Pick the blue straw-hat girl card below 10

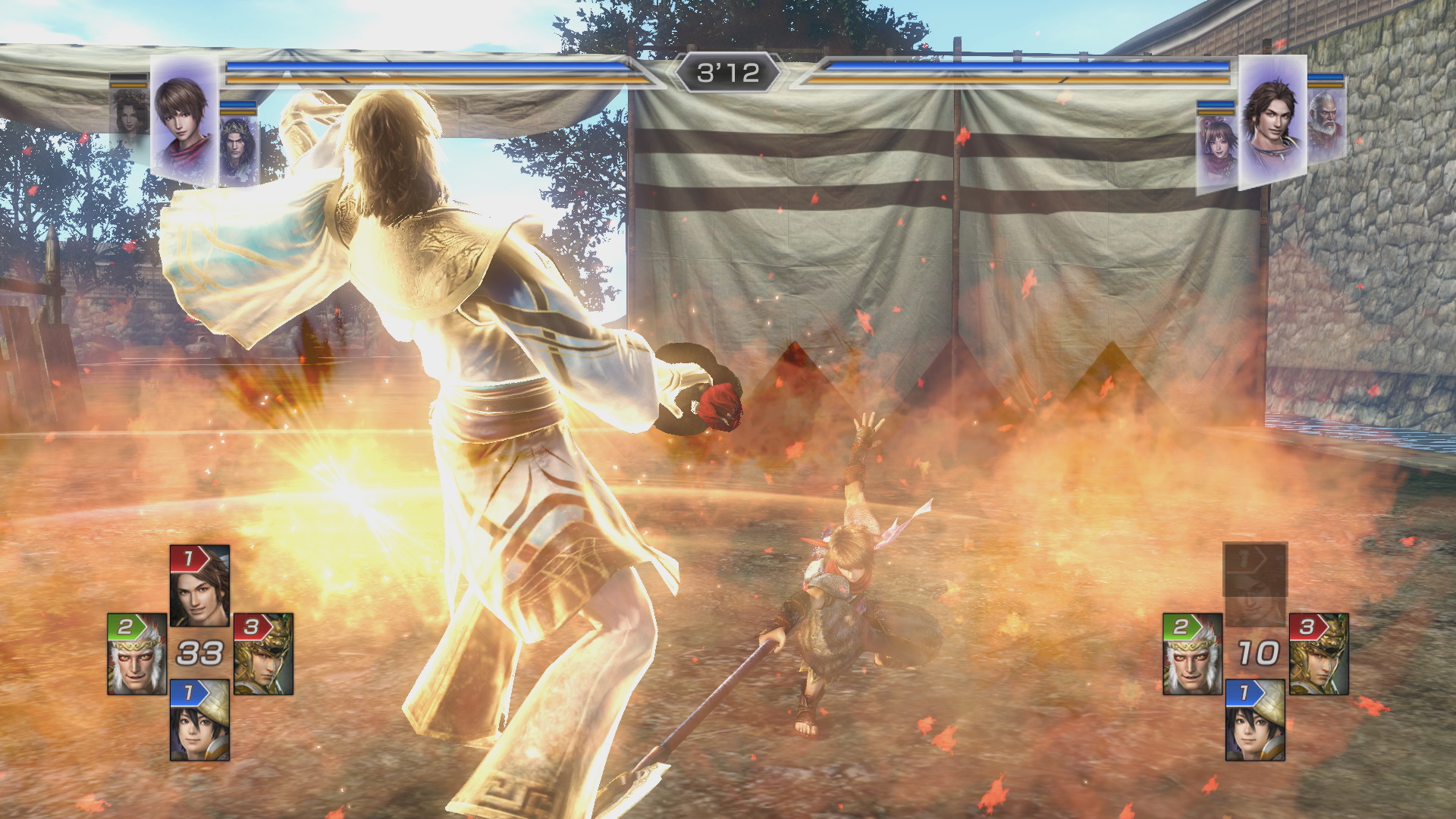click(1256, 720)
